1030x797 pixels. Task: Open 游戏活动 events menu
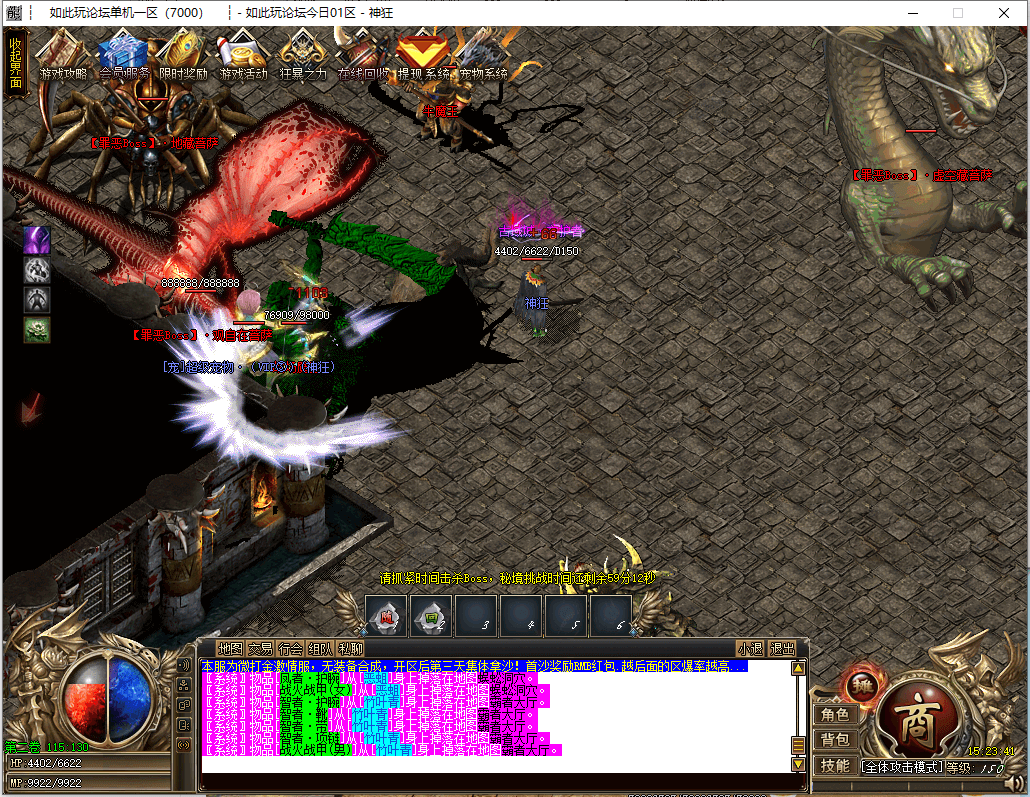[243, 55]
